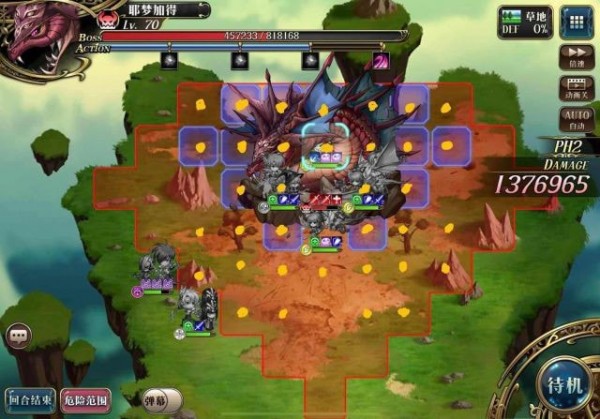Viewport: 600px width, 419px height.
Task: Toggle the 动画关 animation setting
Action: pos(575,88)
